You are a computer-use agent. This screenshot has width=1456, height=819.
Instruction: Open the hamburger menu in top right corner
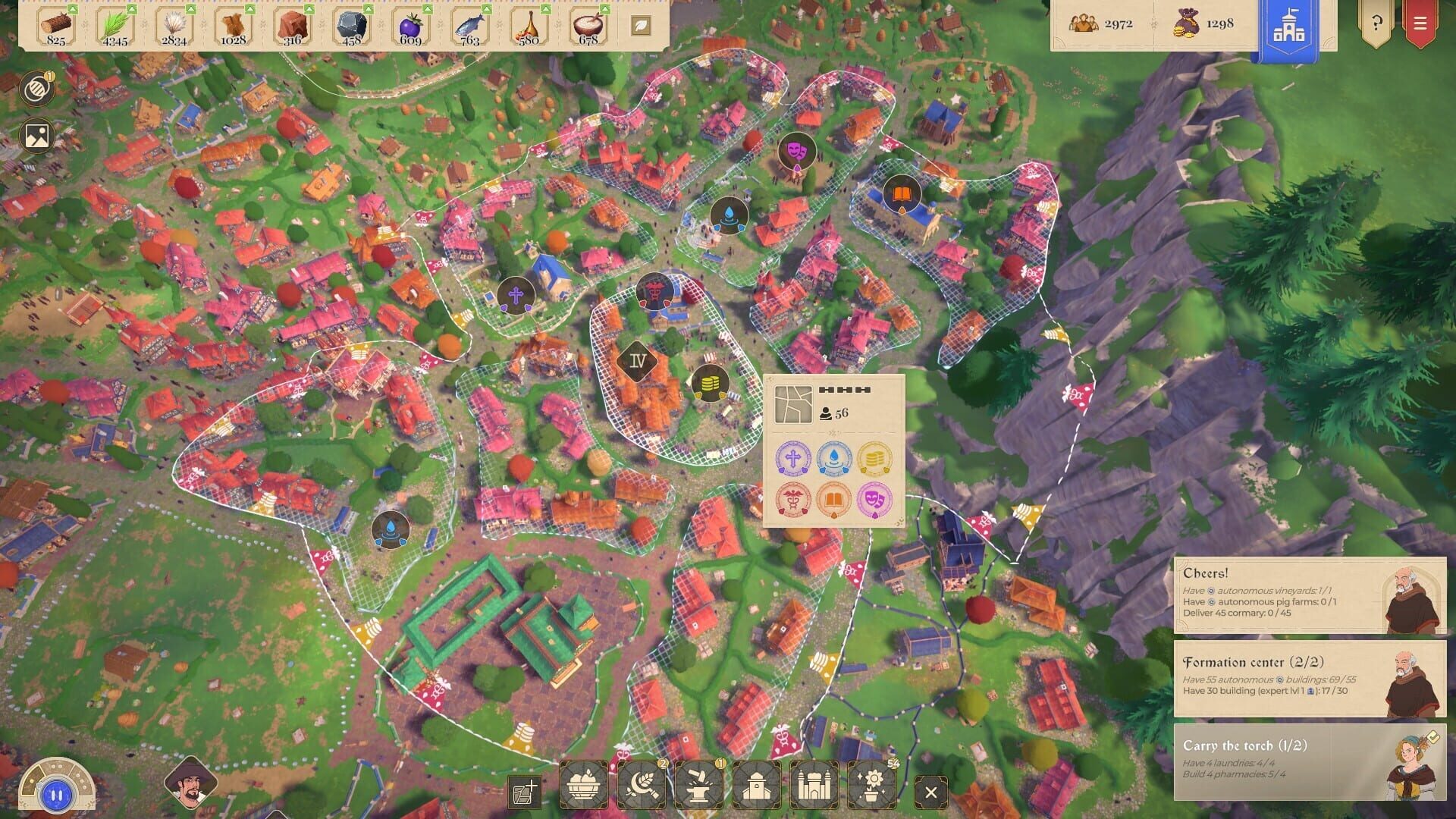click(1420, 23)
